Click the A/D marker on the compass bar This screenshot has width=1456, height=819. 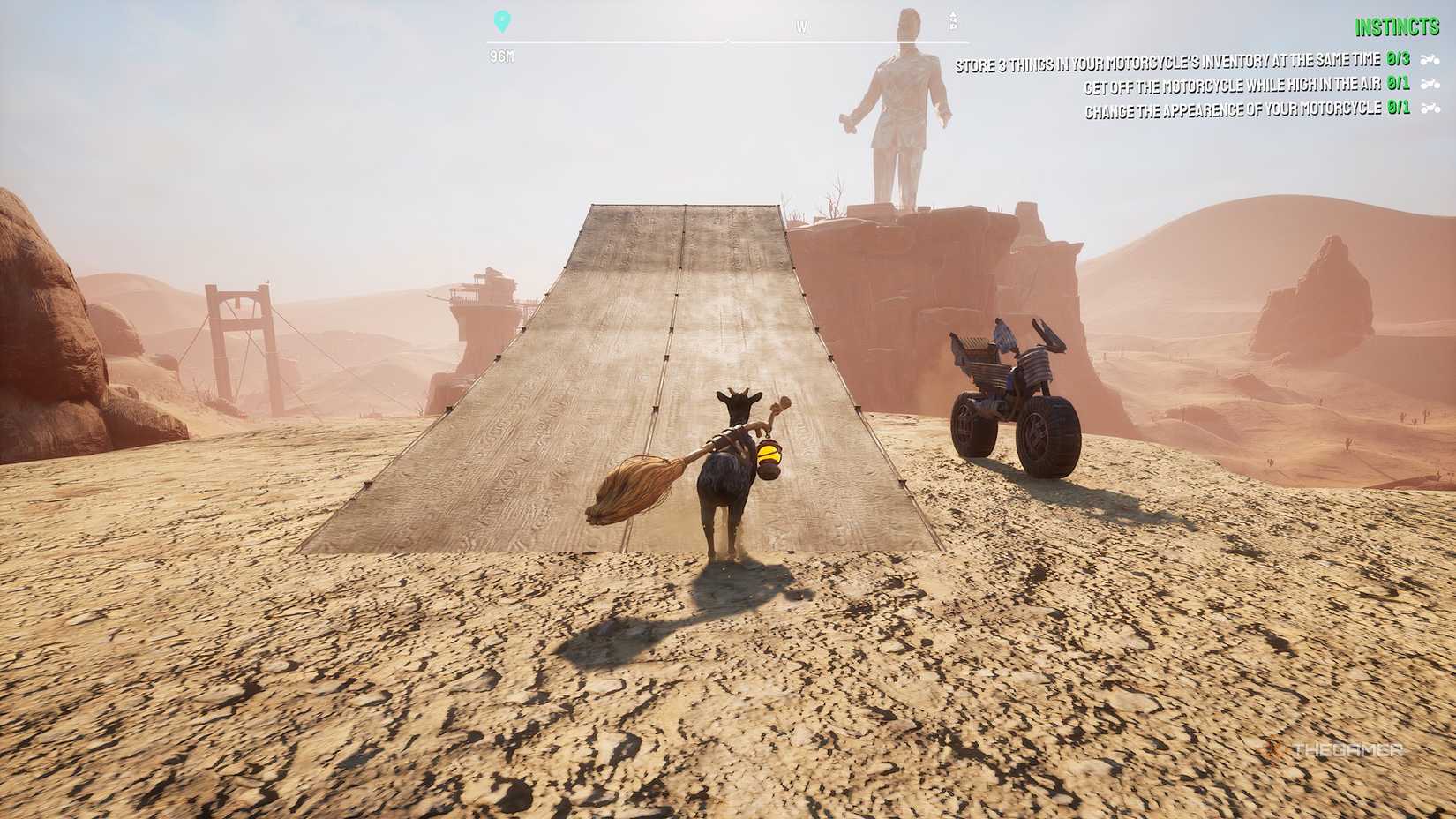[x=952, y=22]
